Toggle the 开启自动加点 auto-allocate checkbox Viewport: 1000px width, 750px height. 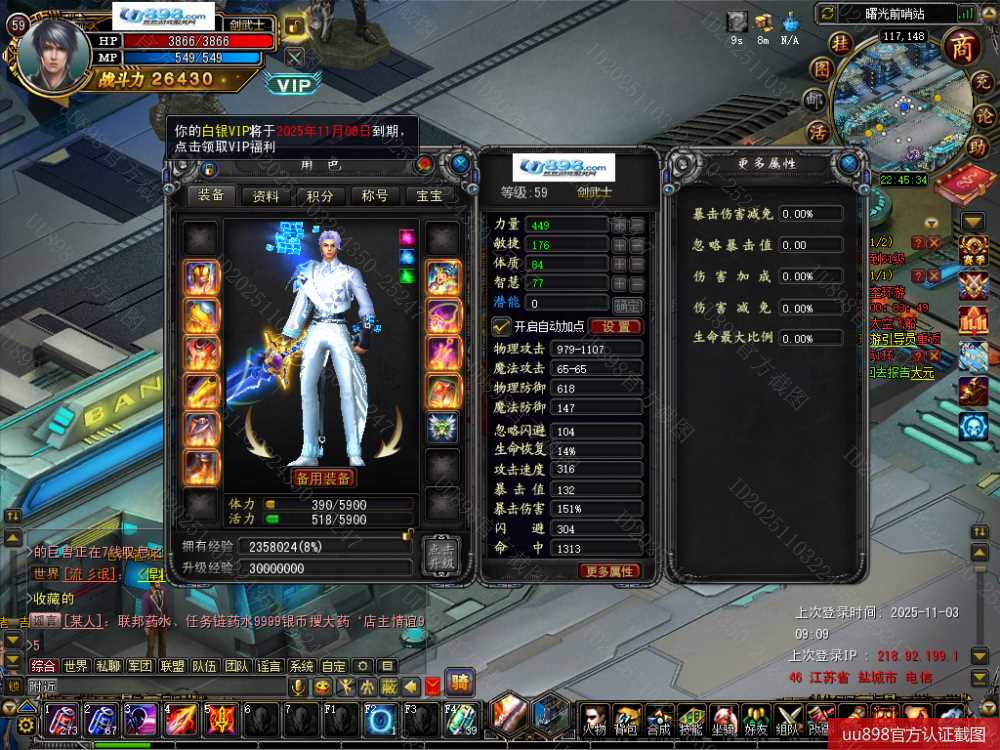coord(501,326)
